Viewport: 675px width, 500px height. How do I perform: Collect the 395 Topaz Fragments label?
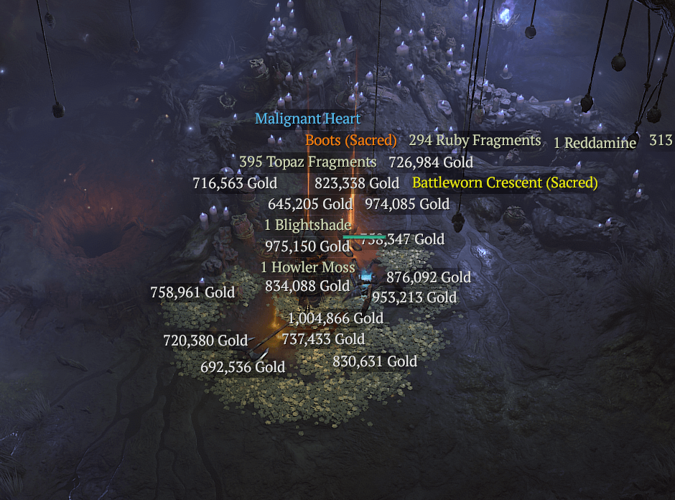click(x=308, y=162)
